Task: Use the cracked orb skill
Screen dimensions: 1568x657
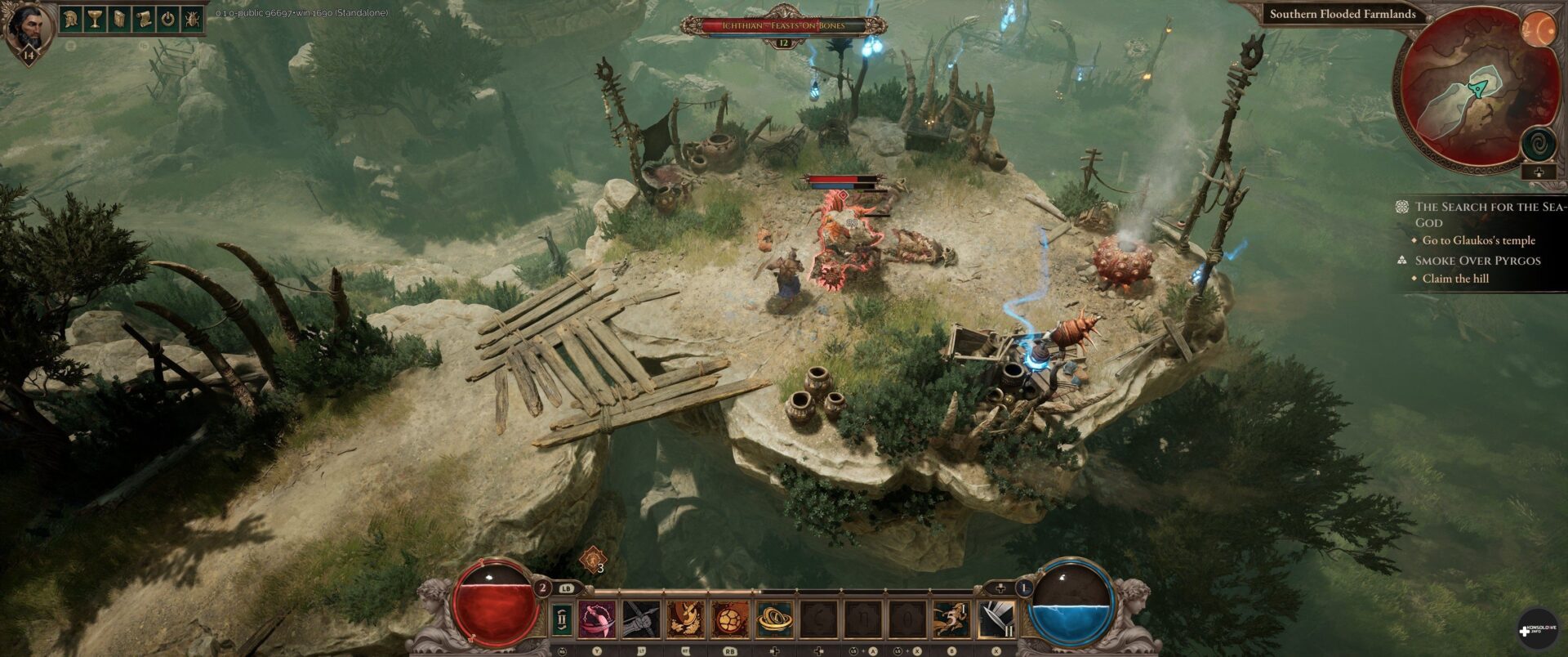Action: point(730,620)
